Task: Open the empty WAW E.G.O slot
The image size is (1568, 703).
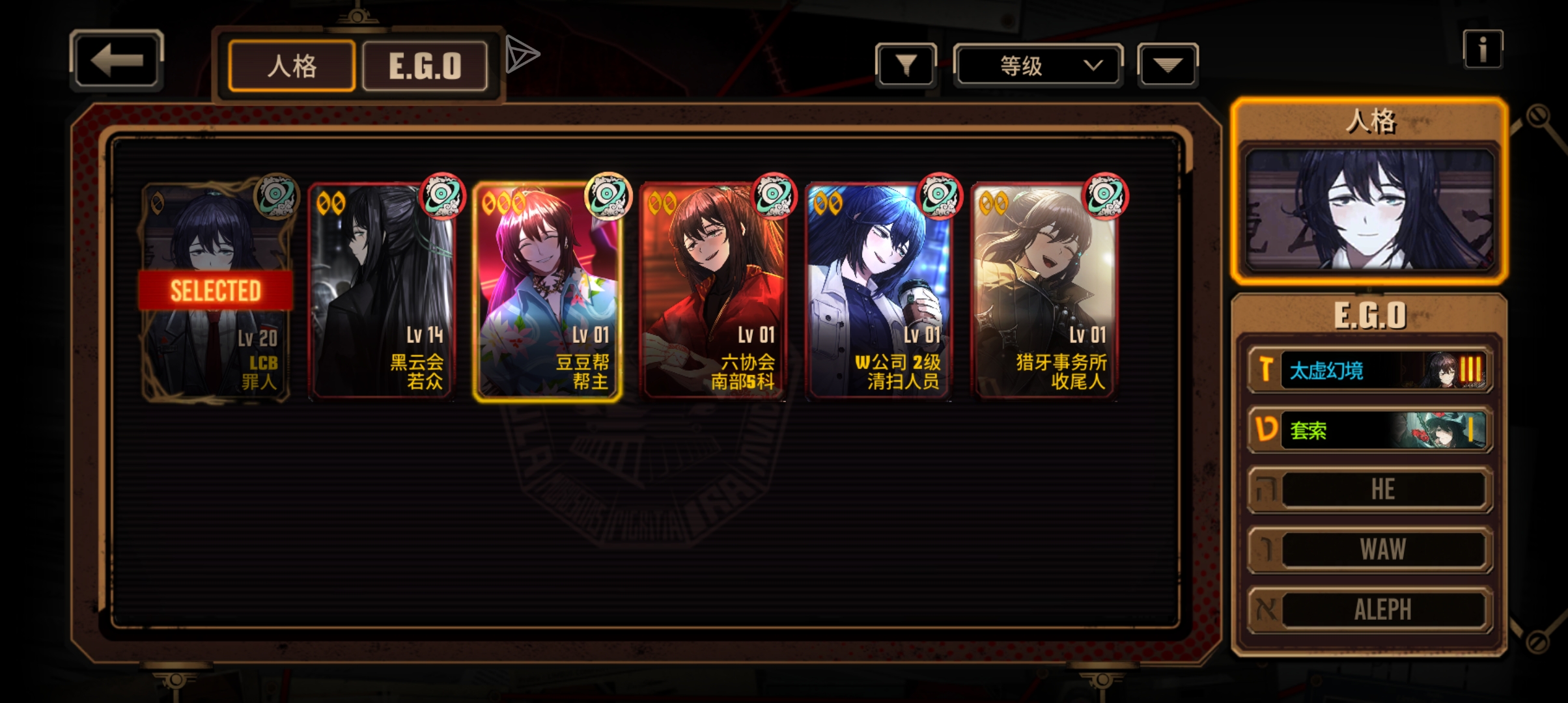Action: coord(1370,549)
